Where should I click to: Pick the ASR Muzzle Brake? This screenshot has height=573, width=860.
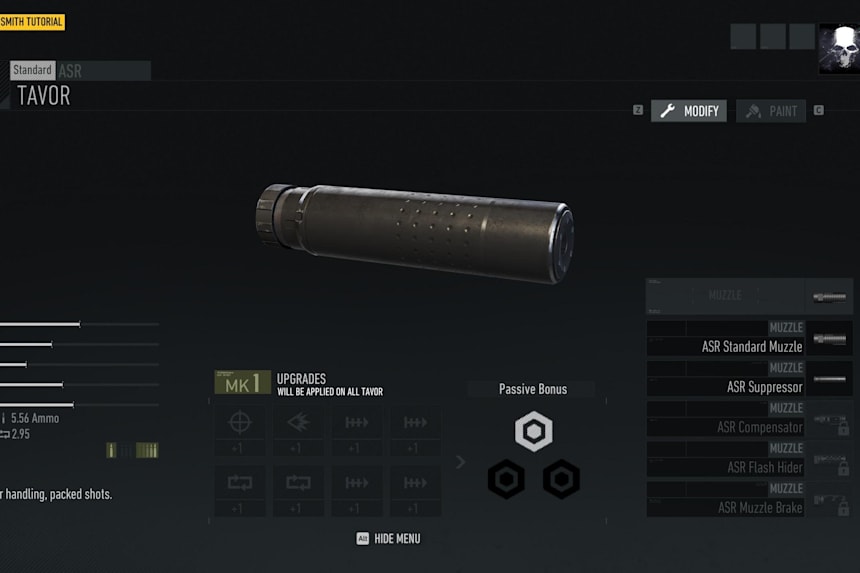tap(749, 499)
